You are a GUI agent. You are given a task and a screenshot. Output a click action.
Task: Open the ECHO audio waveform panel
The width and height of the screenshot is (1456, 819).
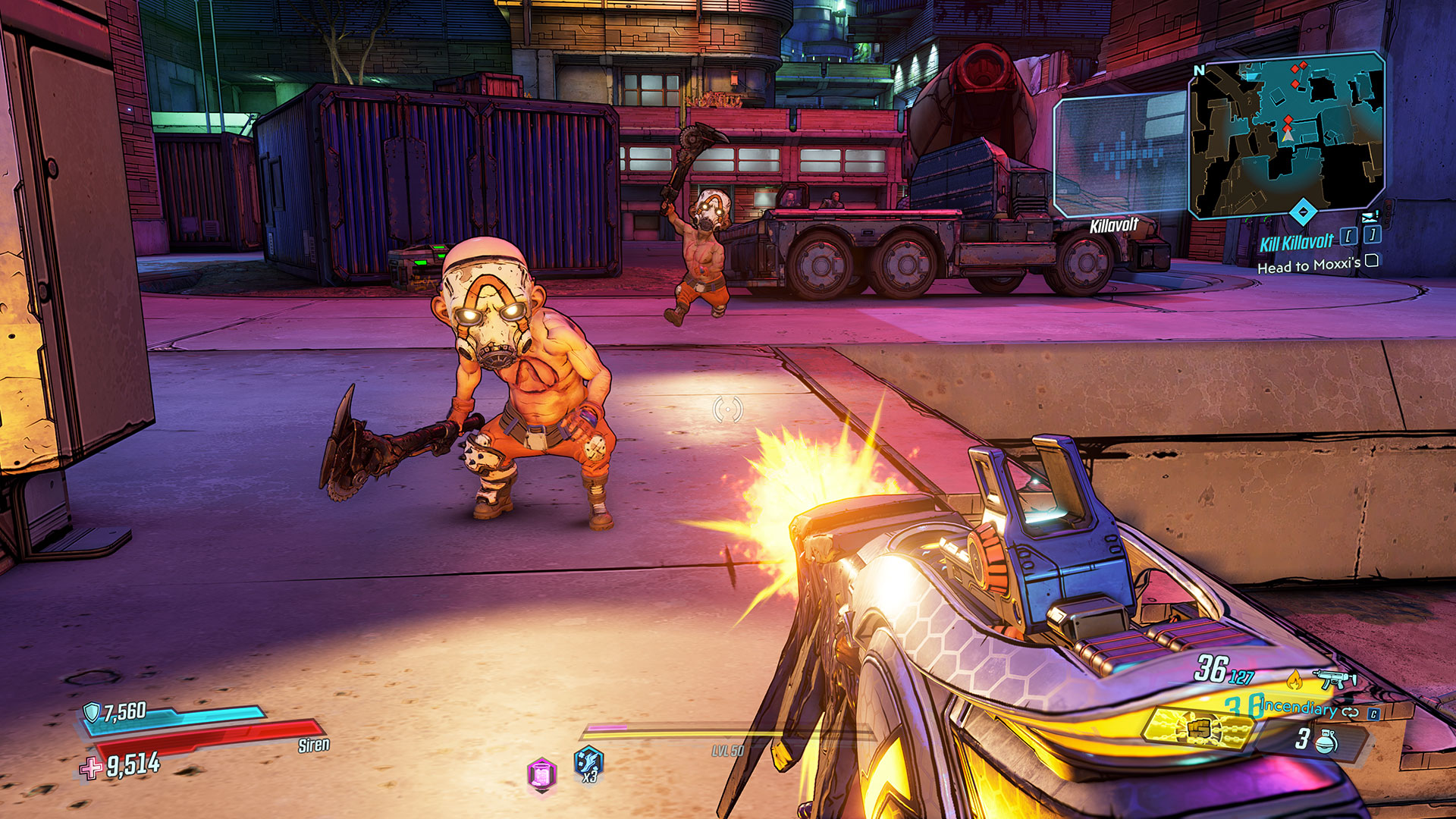(1121, 155)
